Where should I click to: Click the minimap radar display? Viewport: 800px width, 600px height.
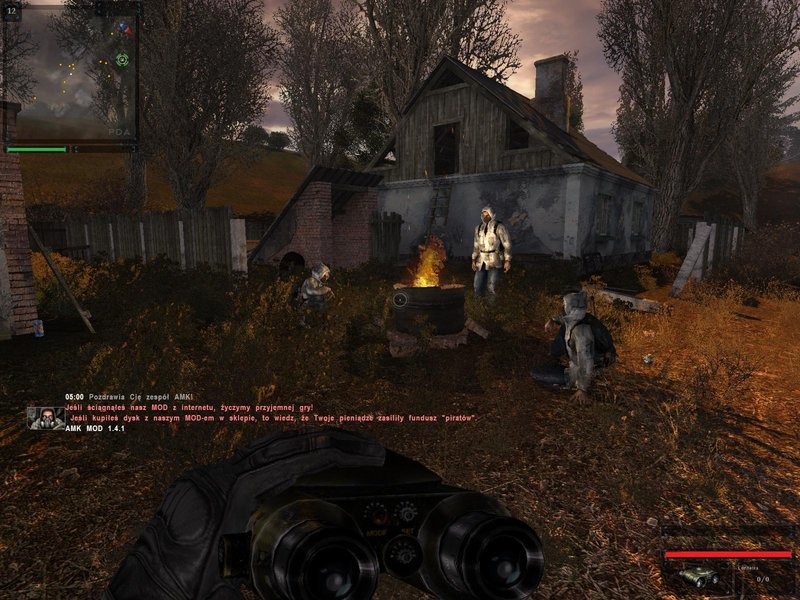[x=68, y=70]
